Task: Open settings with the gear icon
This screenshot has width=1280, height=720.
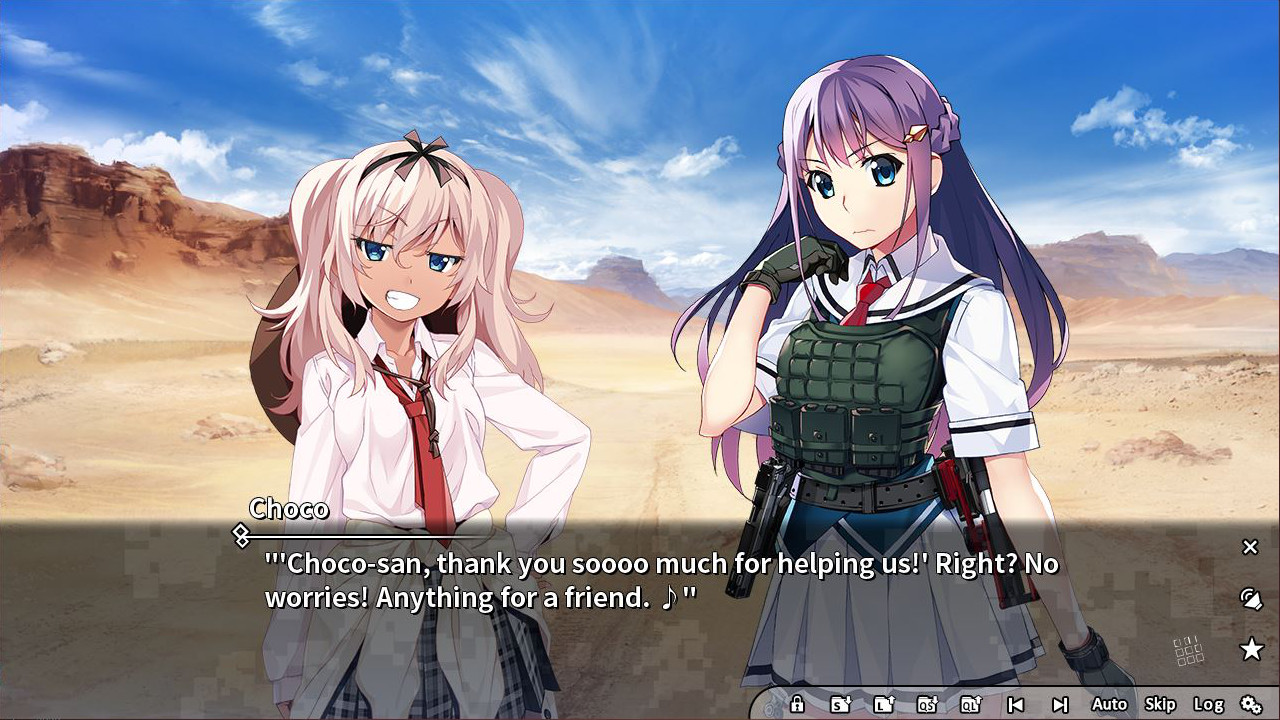Action: click(1252, 704)
